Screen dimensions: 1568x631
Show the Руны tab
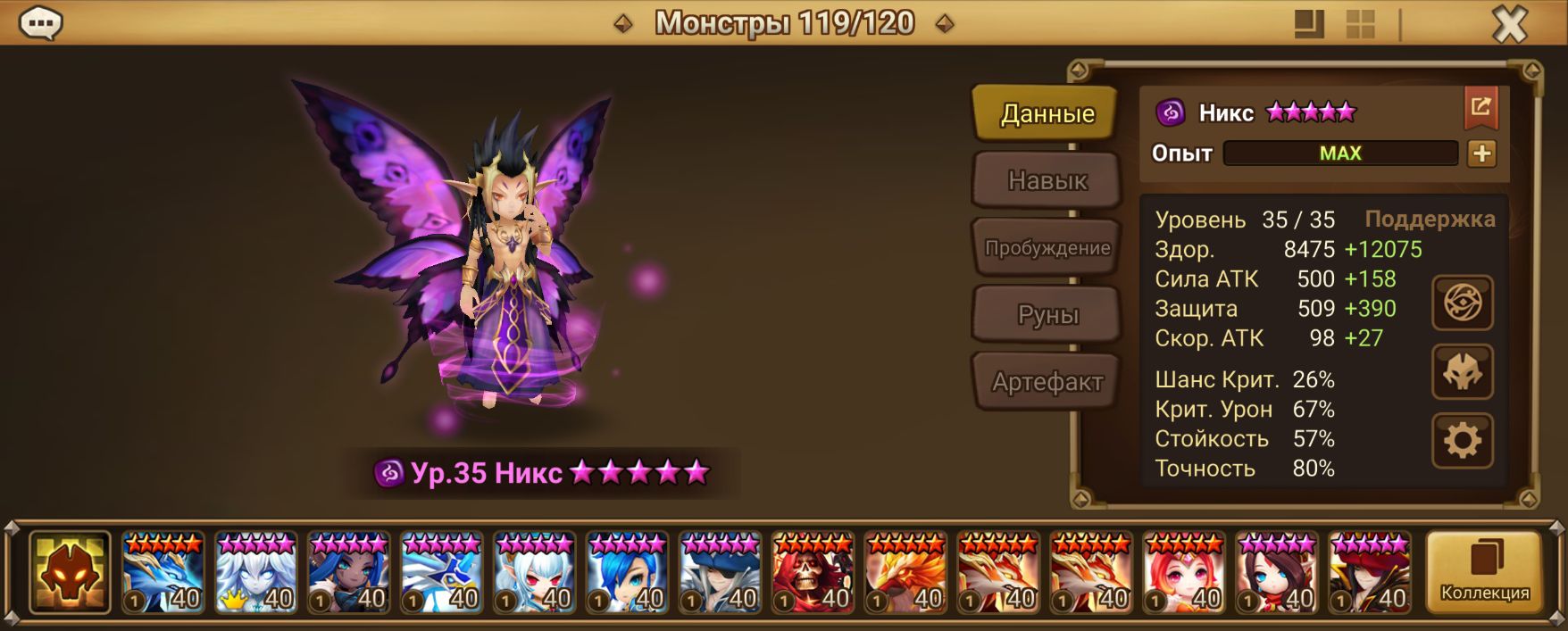coord(1047,315)
